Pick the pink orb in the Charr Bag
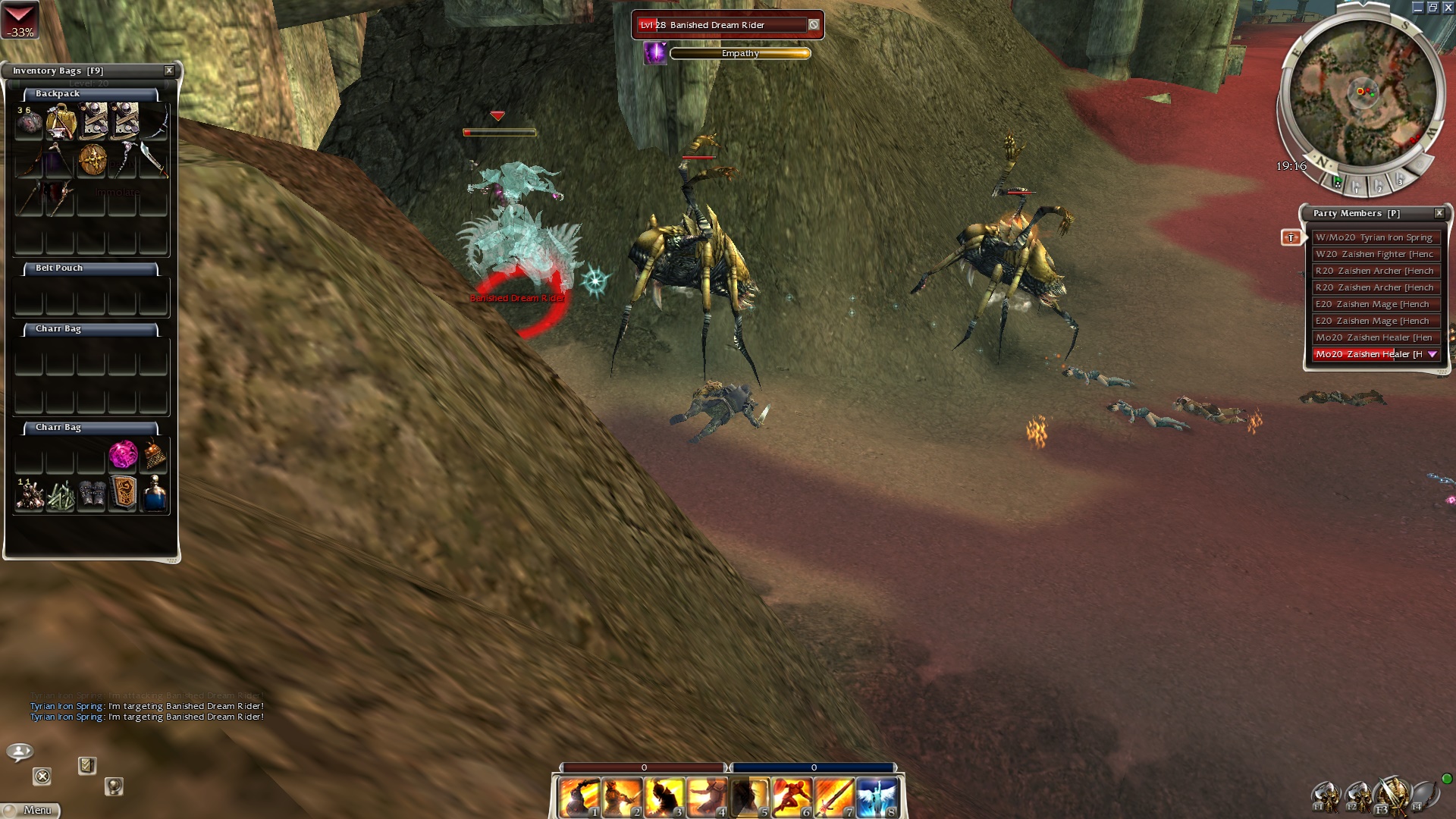The image size is (1456, 819). click(x=123, y=454)
